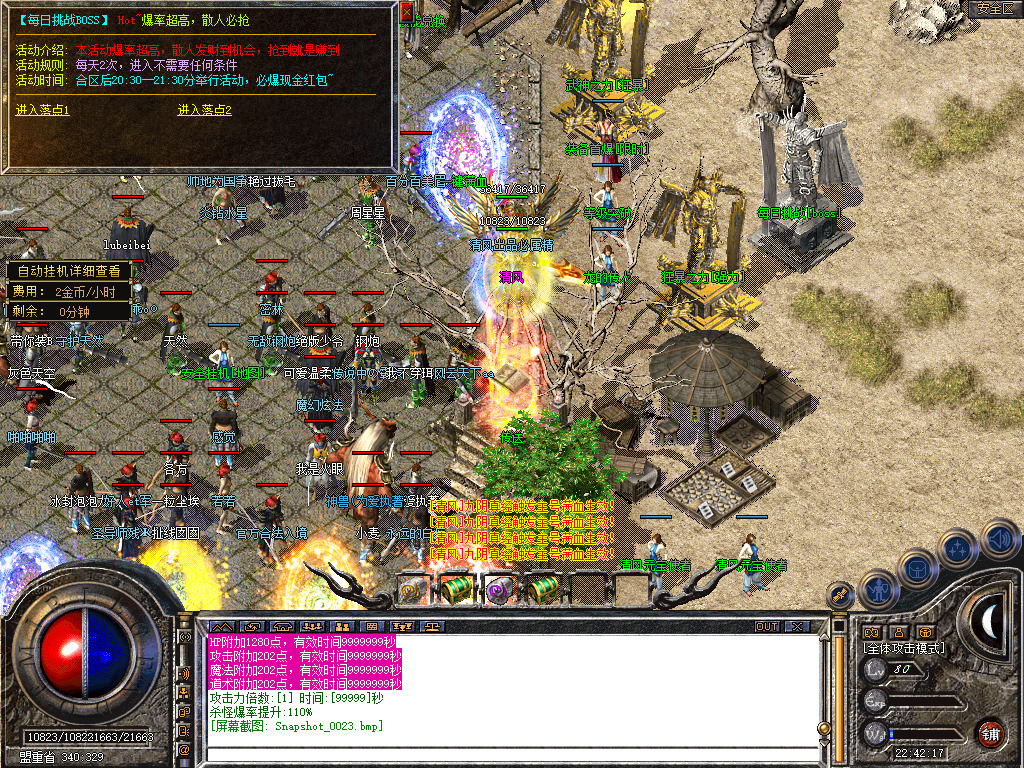Click the scales icon chat toolbar button
This screenshot has height=768, width=1024.
(x=433, y=626)
